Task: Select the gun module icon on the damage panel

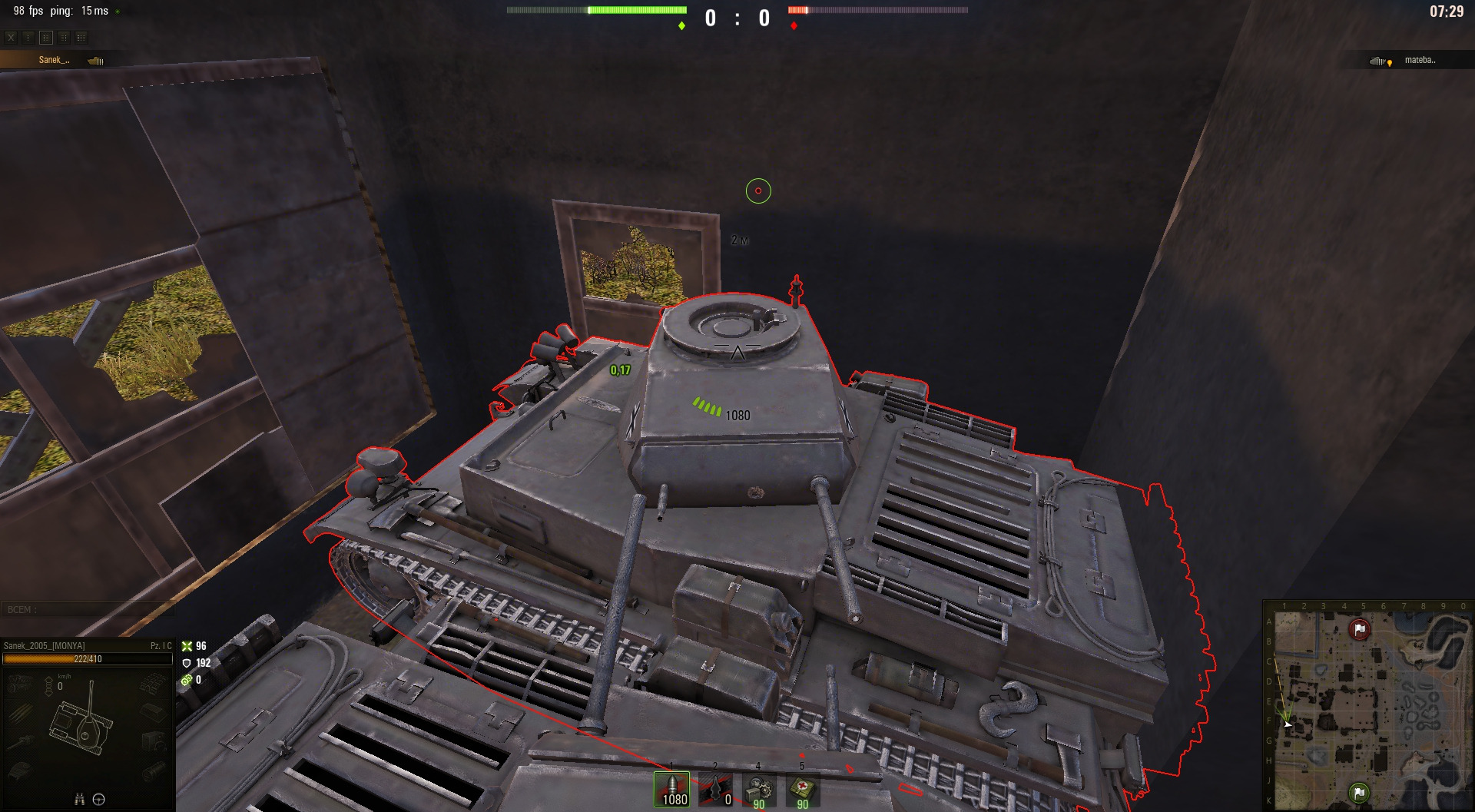Action: [x=21, y=741]
